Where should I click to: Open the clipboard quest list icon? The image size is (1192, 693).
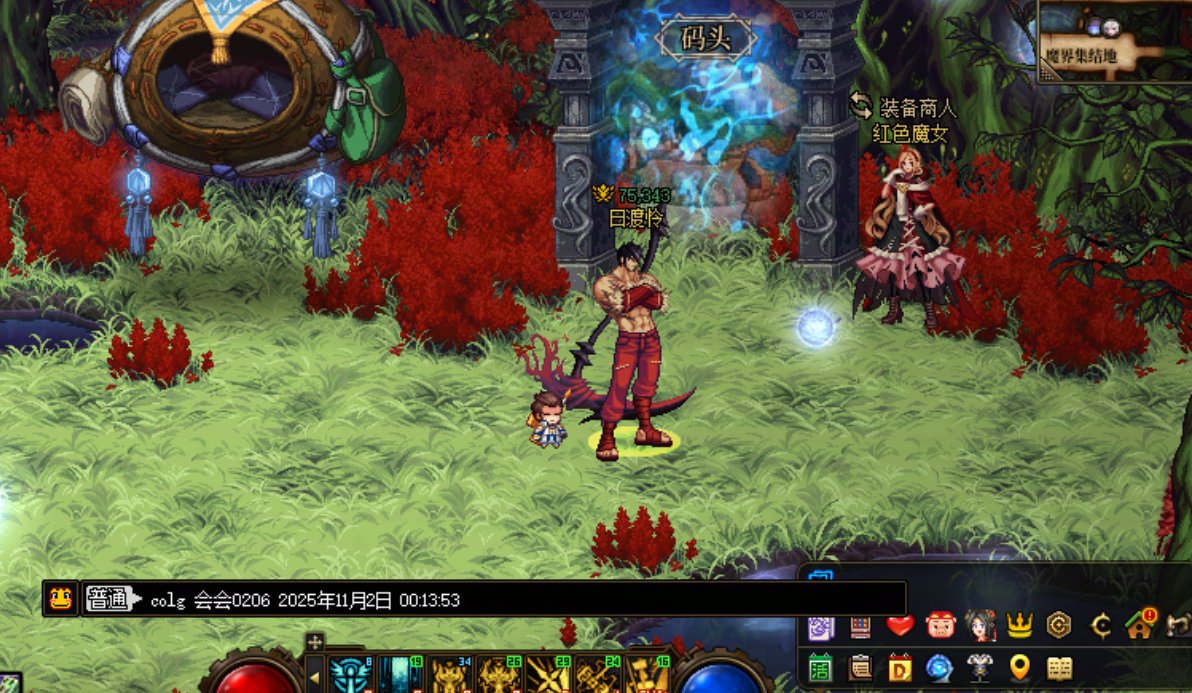860,667
